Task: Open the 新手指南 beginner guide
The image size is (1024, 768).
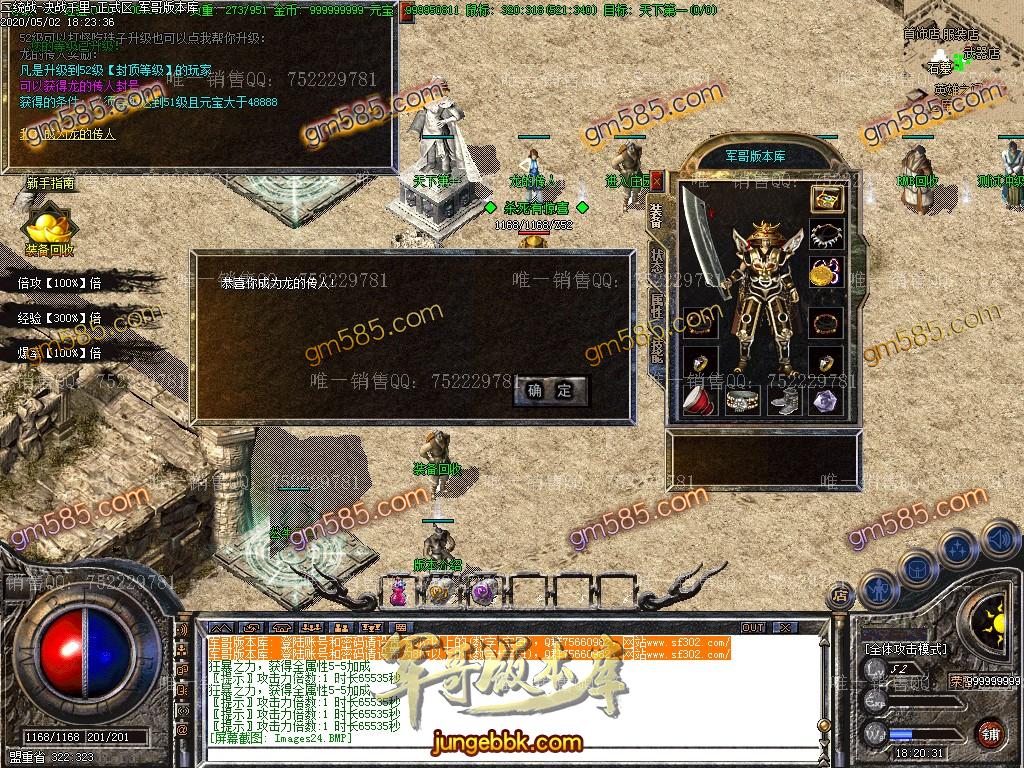Action: tap(50, 184)
